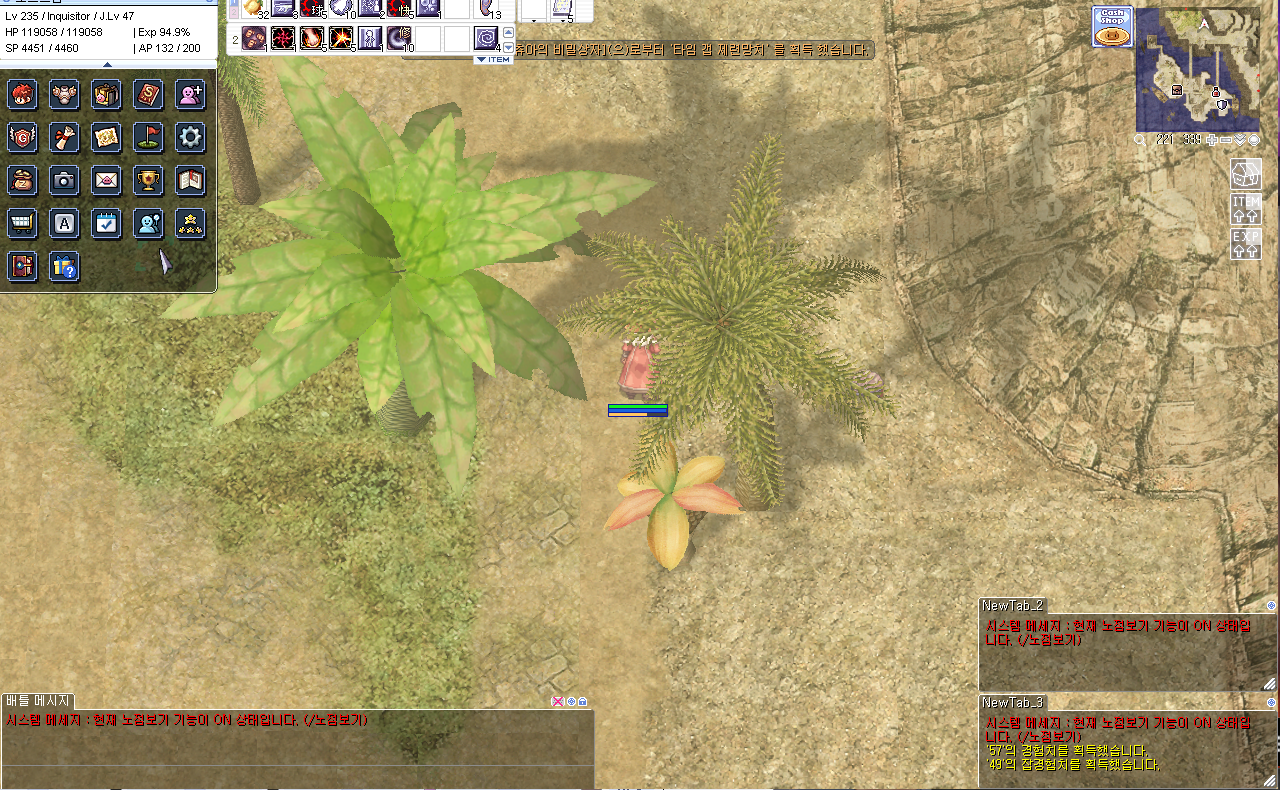1280x790 pixels.
Task: Open the settings gear icon
Action: [190, 137]
